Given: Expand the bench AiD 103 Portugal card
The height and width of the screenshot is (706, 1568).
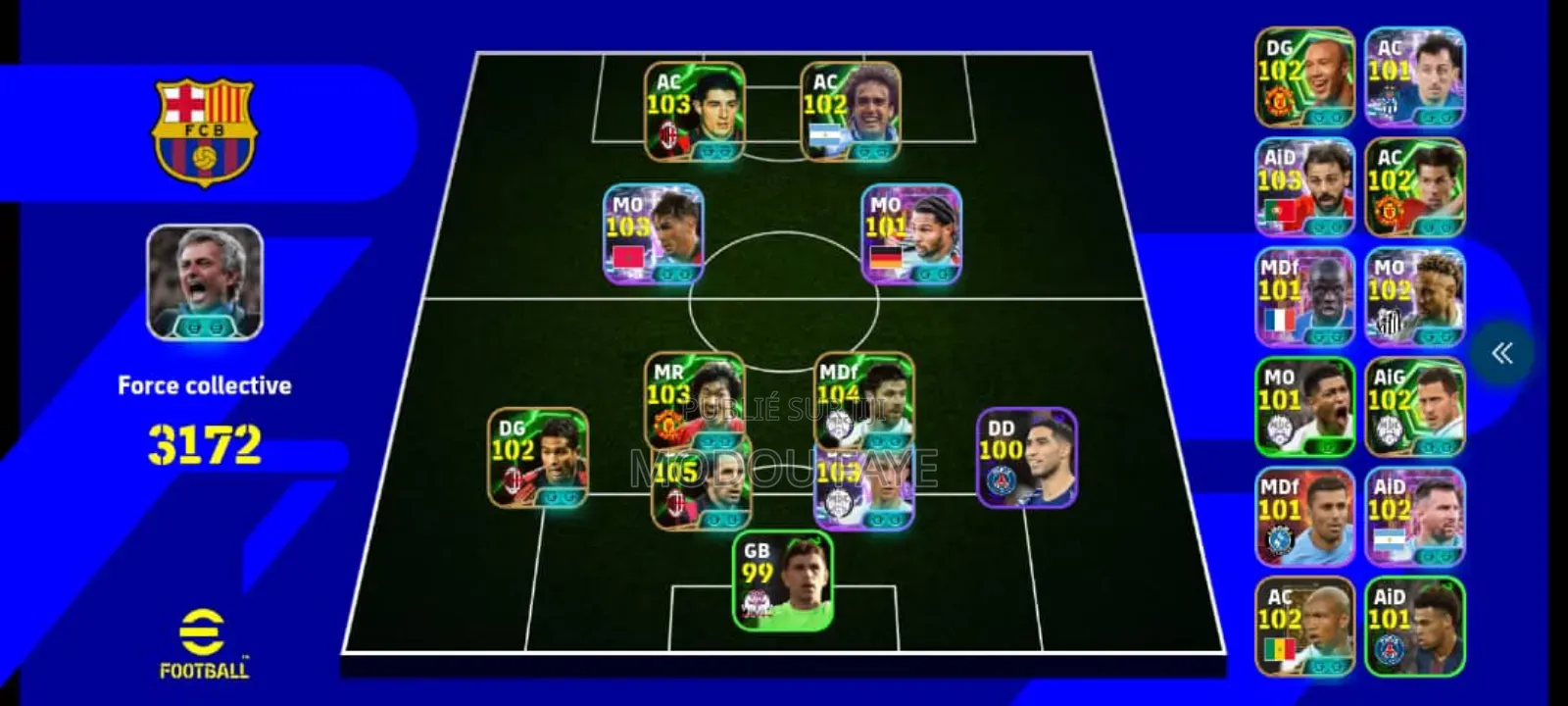Looking at the screenshot, I should pyautogui.click(x=1306, y=186).
